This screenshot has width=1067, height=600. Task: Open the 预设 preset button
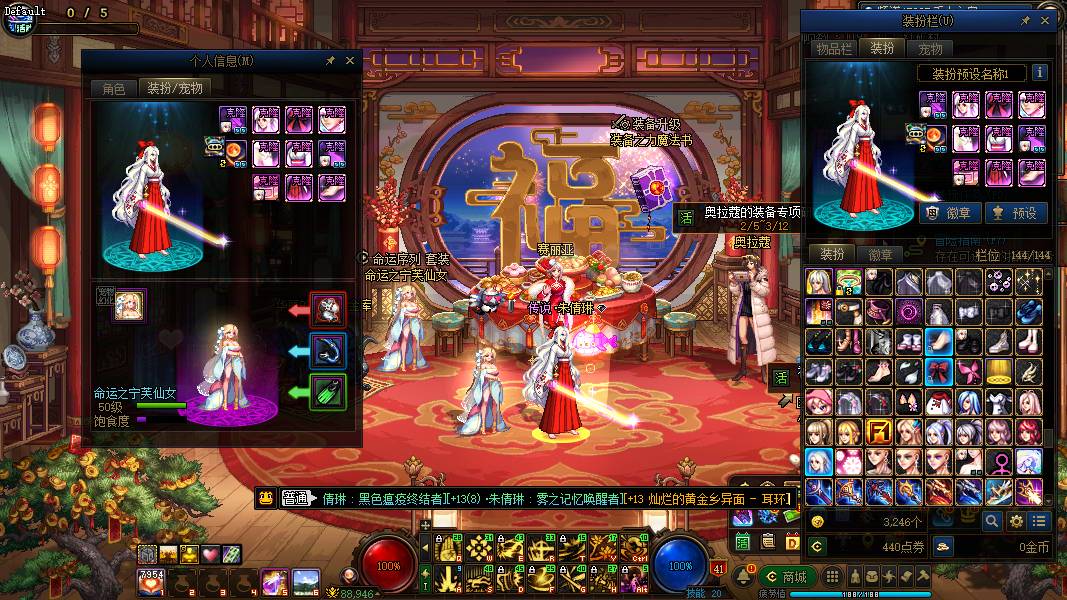click(1015, 212)
